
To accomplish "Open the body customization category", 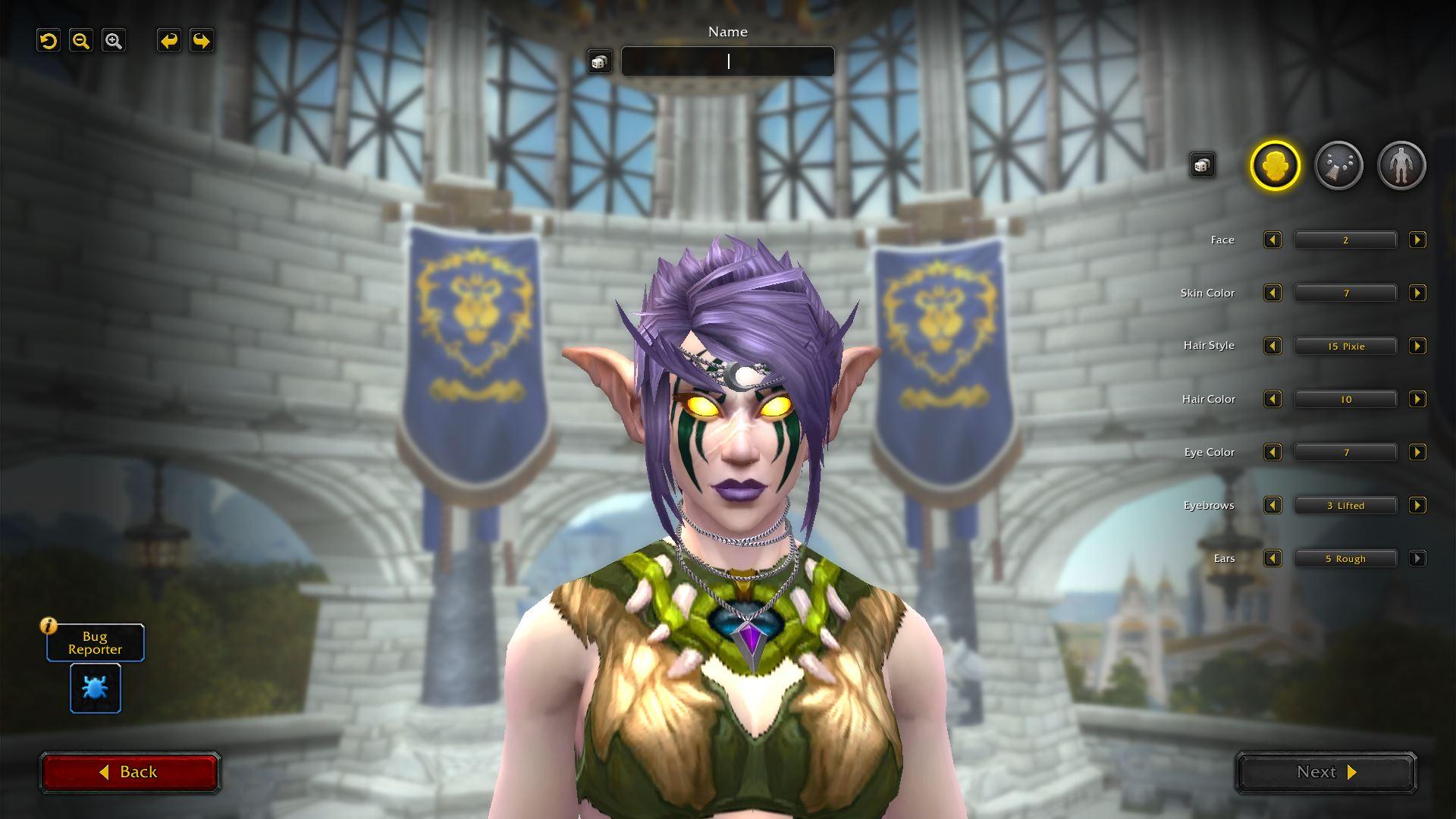I will [x=1401, y=165].
